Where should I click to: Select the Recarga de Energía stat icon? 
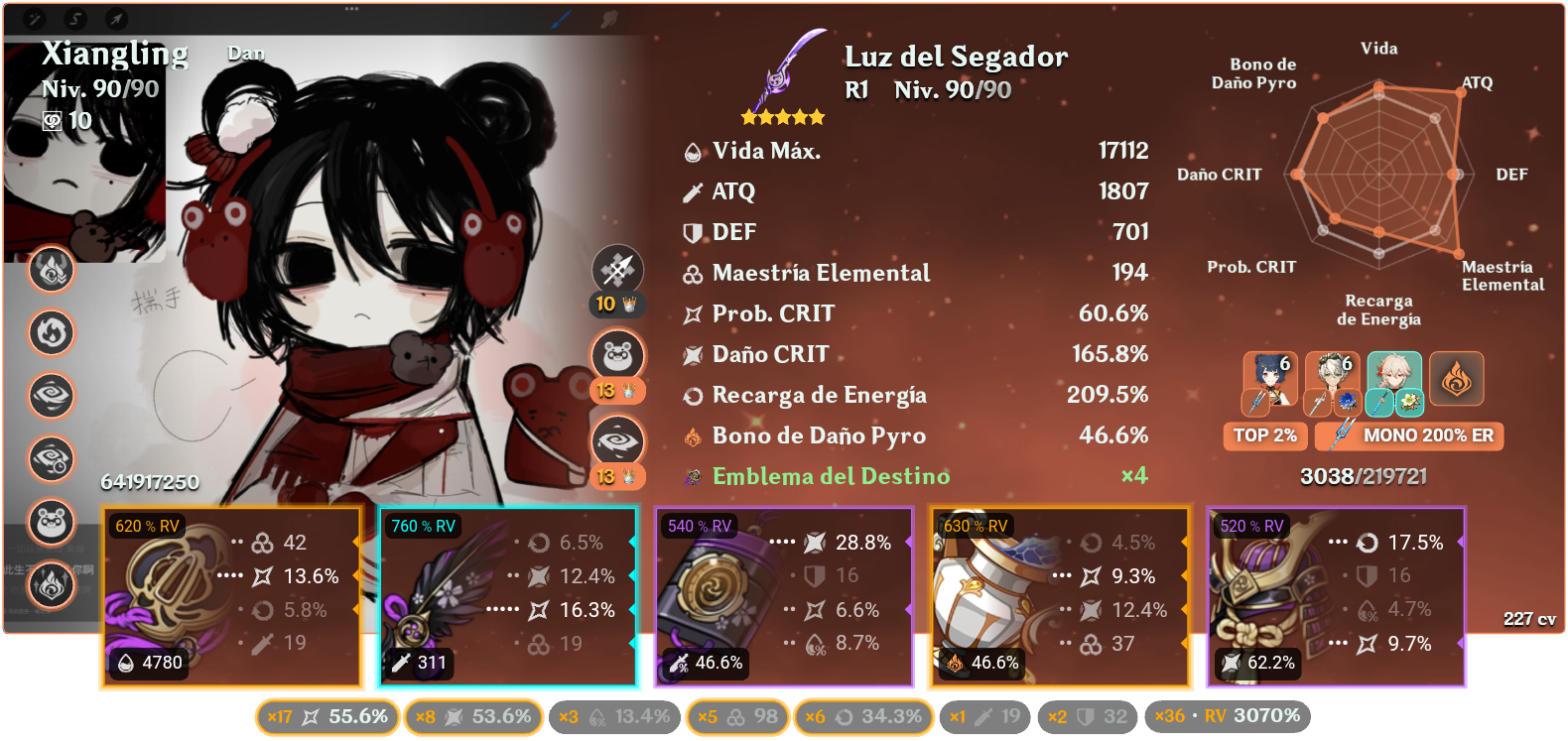(x=695, y=395)
